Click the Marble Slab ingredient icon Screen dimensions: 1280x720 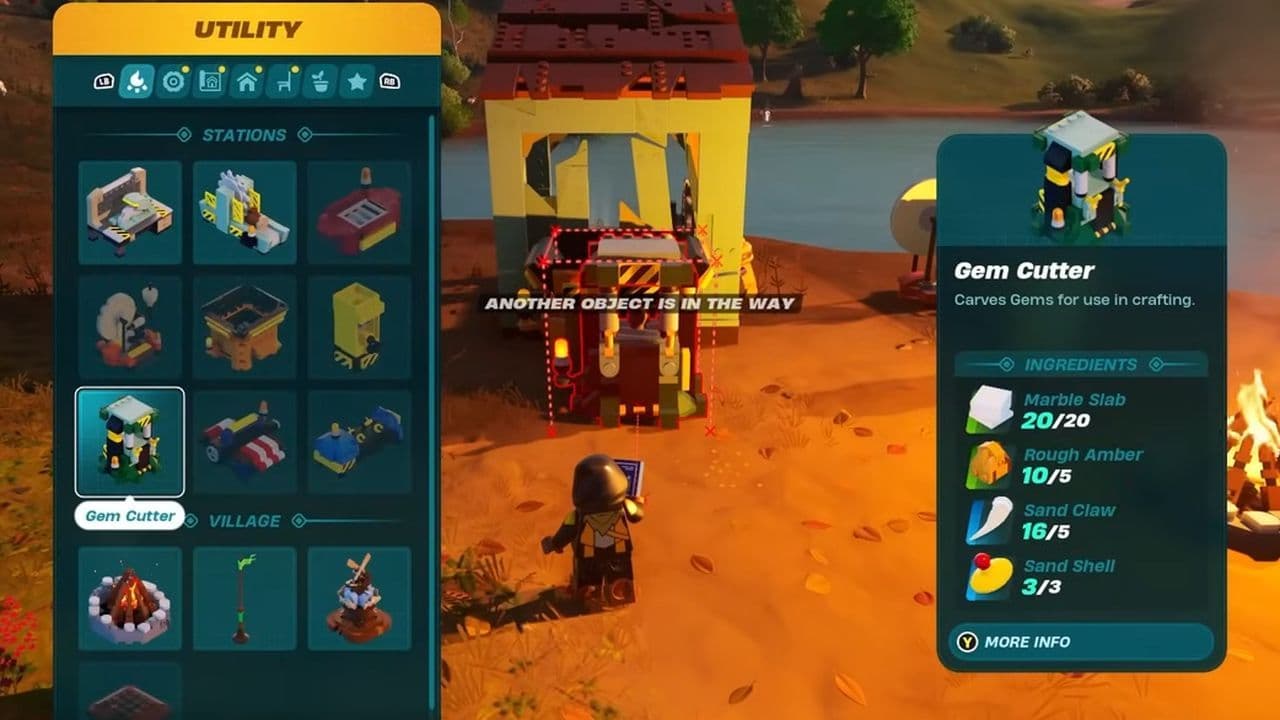(x=988, y=410)
